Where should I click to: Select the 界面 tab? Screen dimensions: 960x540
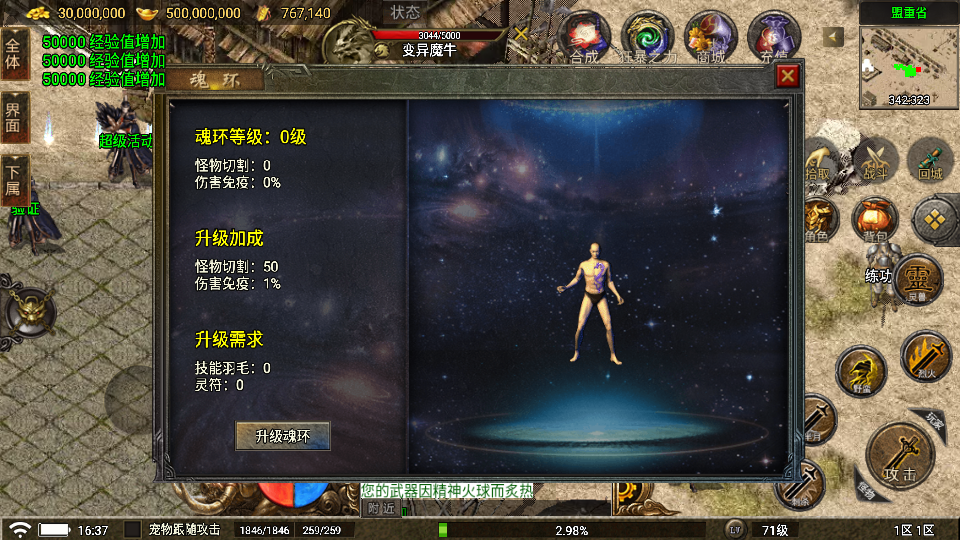[14, 118]
